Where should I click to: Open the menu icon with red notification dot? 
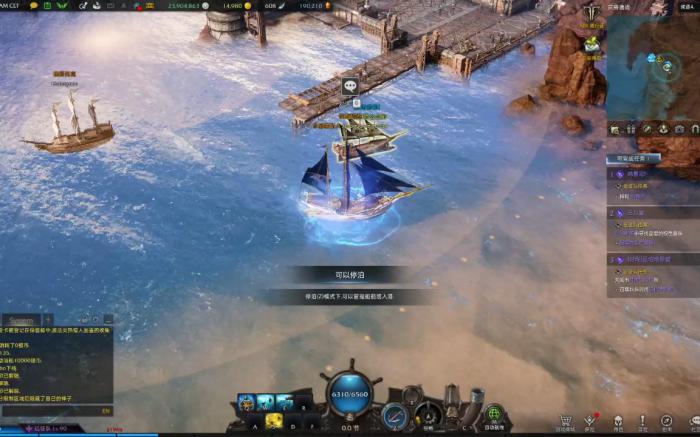pyautogui.click(x=591, y=421)
